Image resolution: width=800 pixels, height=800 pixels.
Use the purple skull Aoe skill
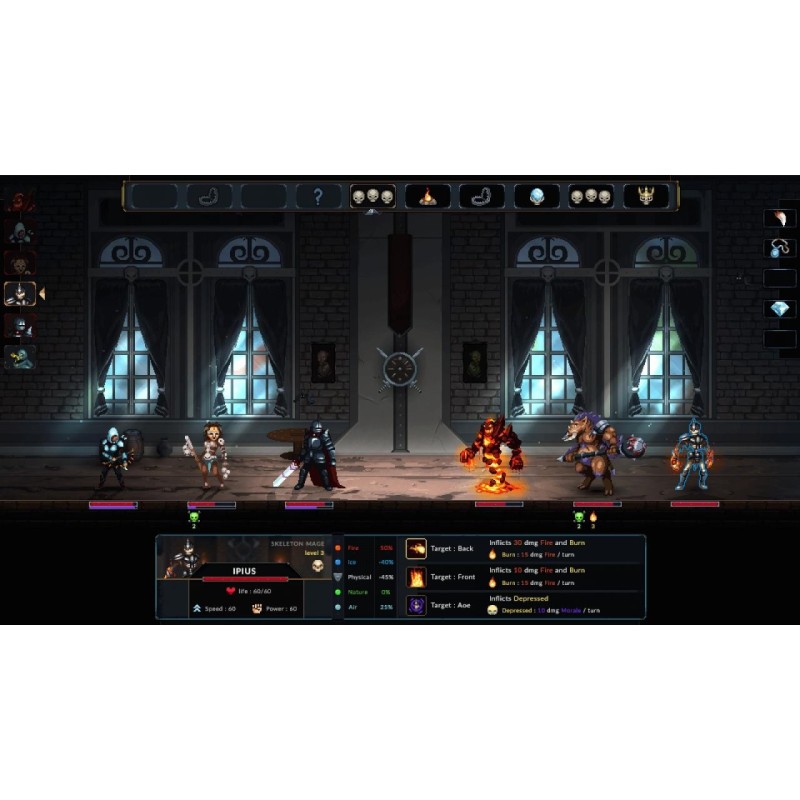pos(416,605)
